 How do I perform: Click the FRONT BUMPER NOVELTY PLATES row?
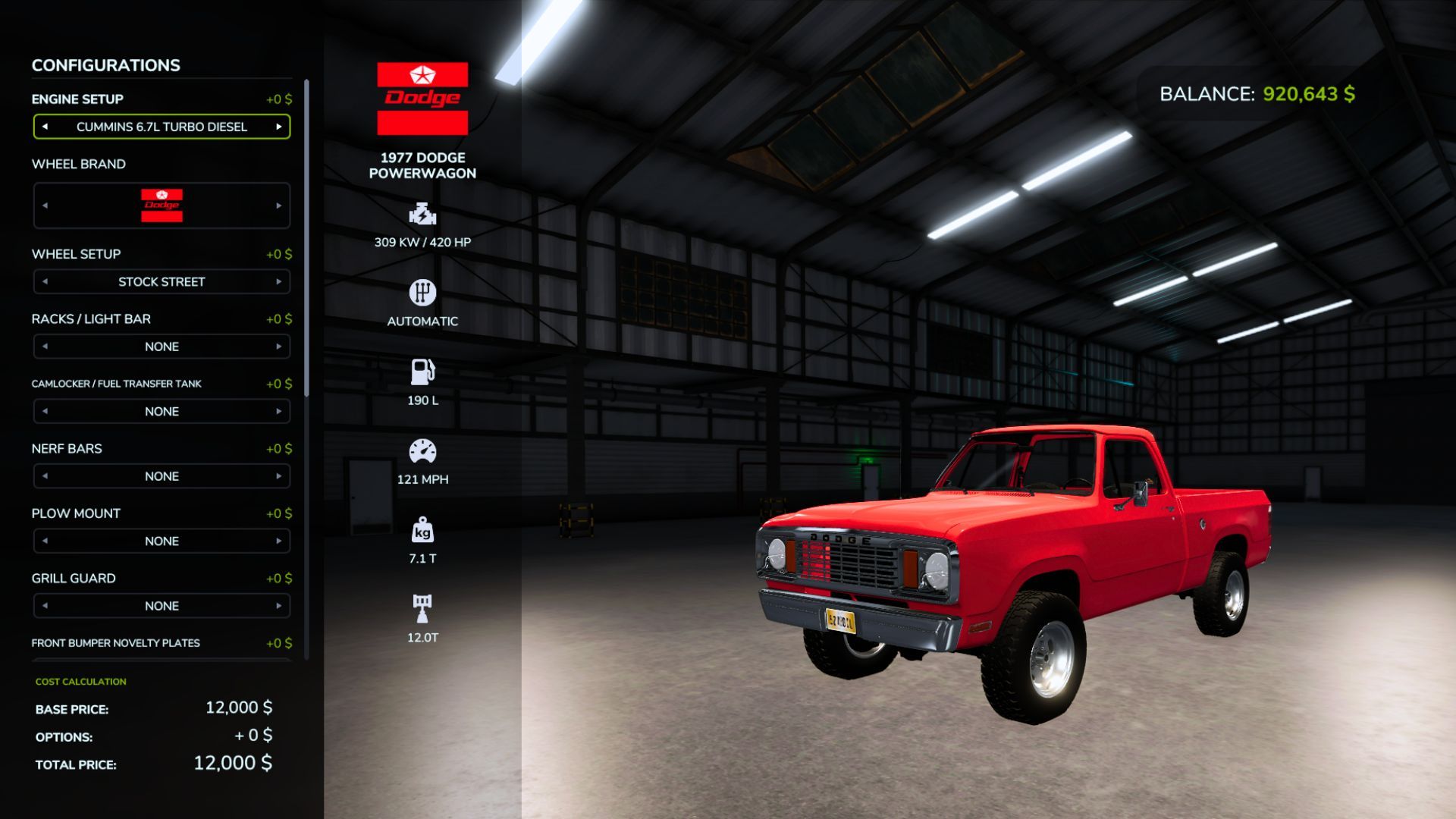tap(115, 642)
